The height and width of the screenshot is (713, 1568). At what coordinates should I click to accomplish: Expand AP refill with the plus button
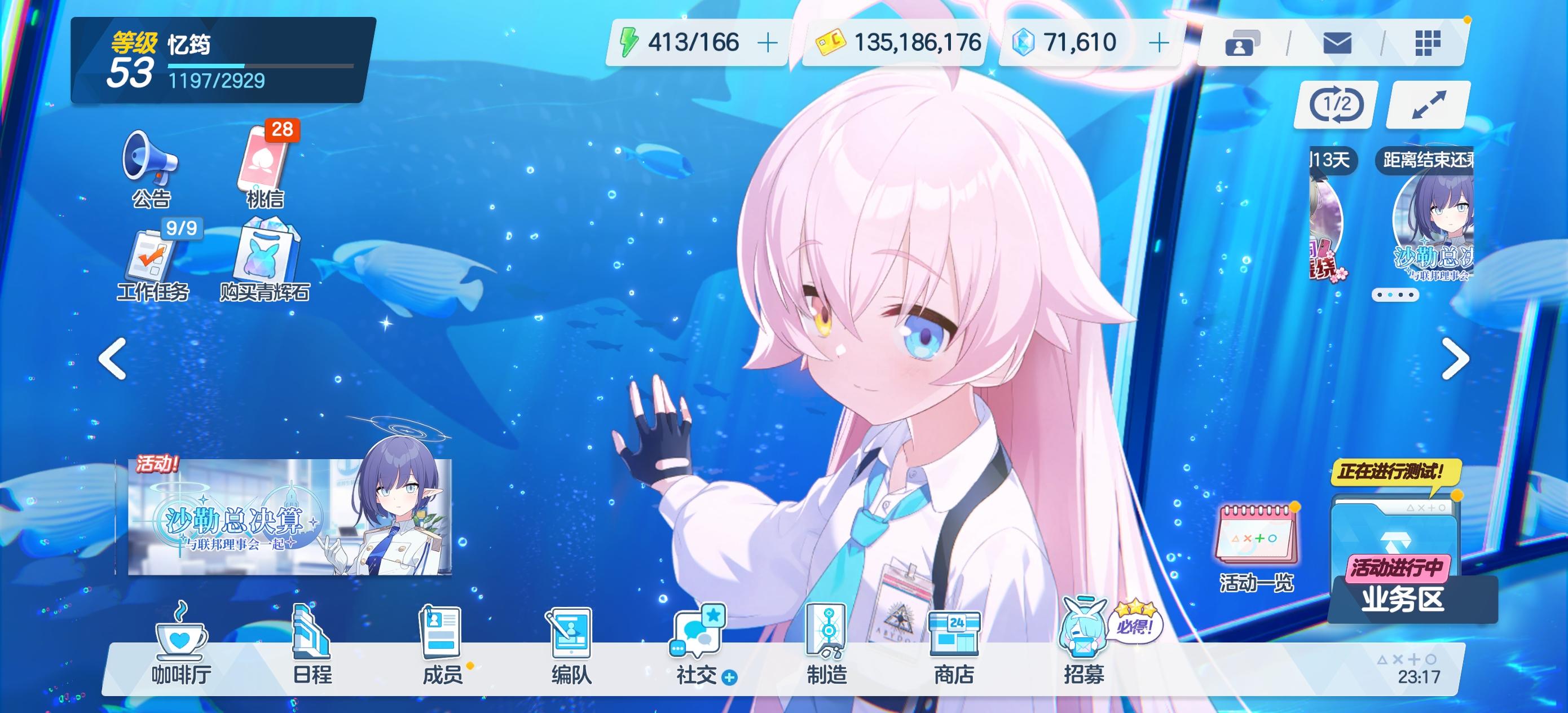click(769, 43)
